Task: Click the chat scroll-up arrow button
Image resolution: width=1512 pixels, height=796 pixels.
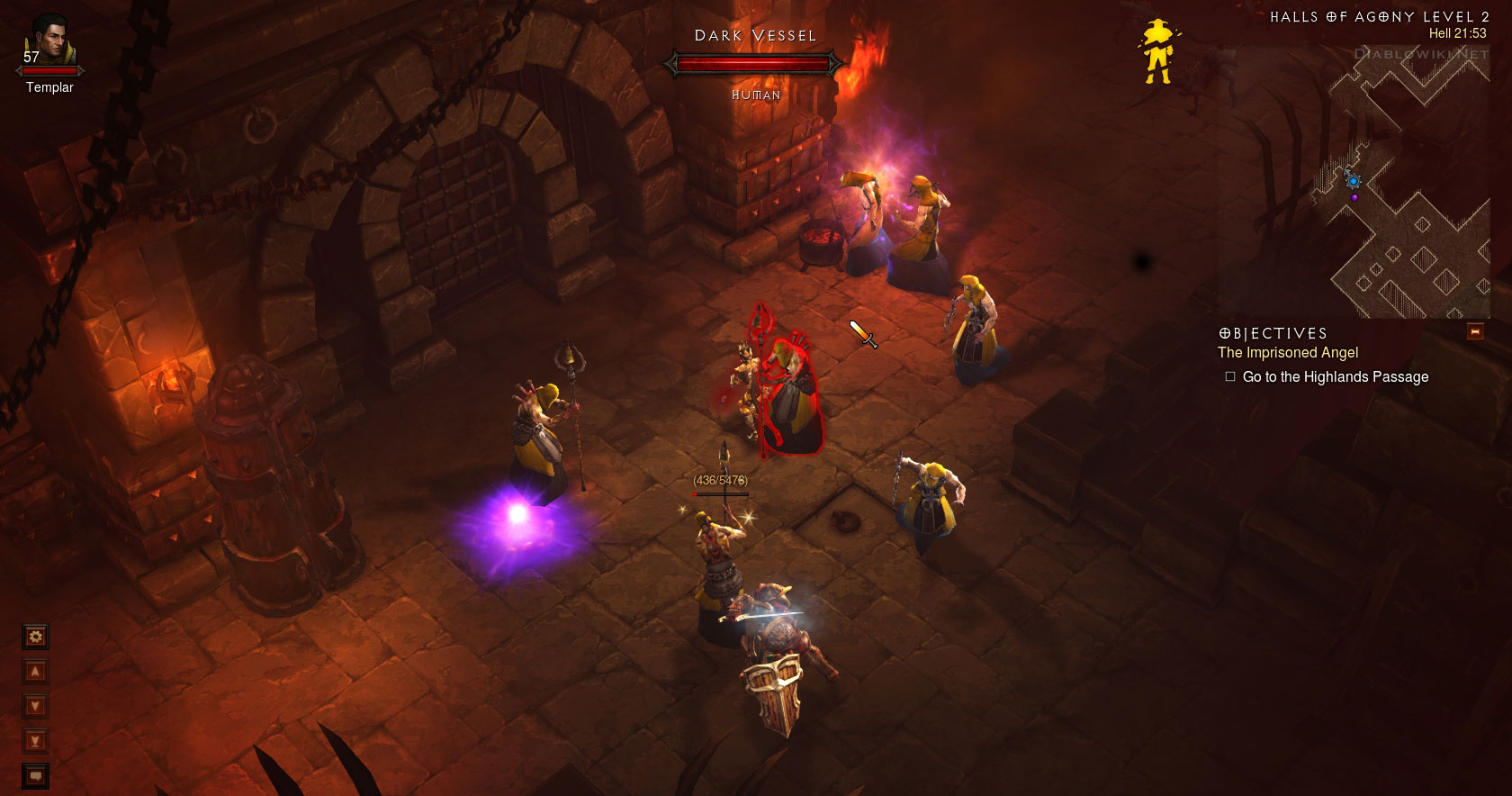Action: point(35,672)
